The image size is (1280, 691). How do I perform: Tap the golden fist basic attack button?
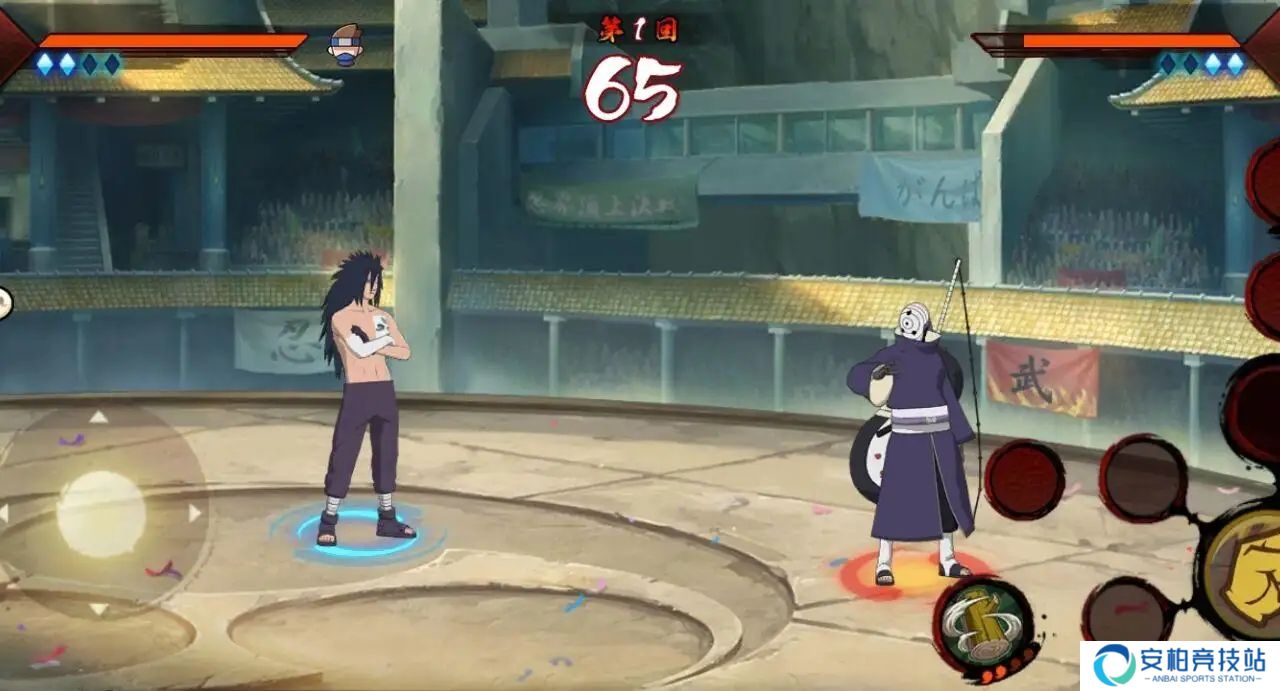1243,573
